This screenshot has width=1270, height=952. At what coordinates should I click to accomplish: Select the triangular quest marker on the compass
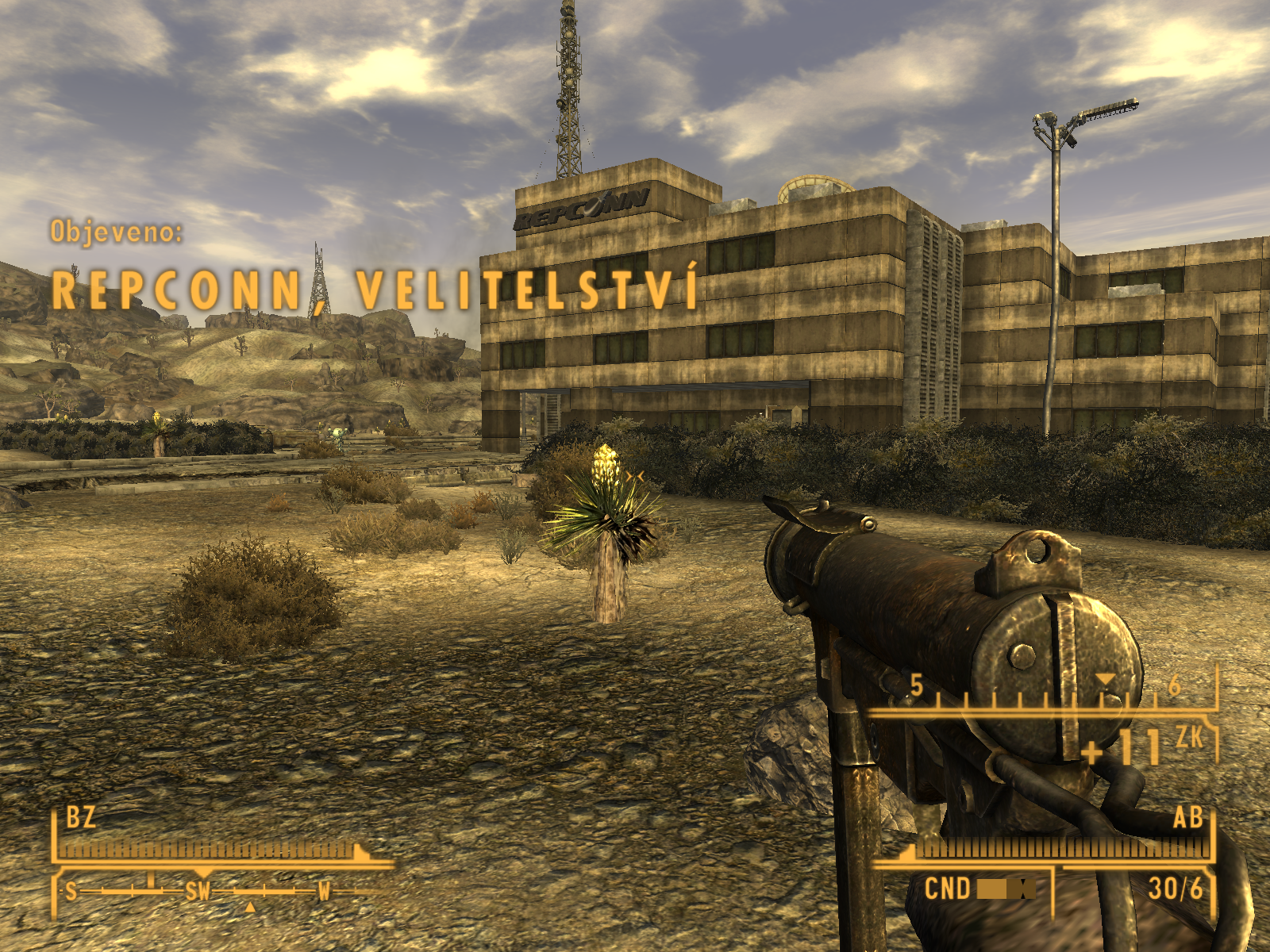[250, 906]
